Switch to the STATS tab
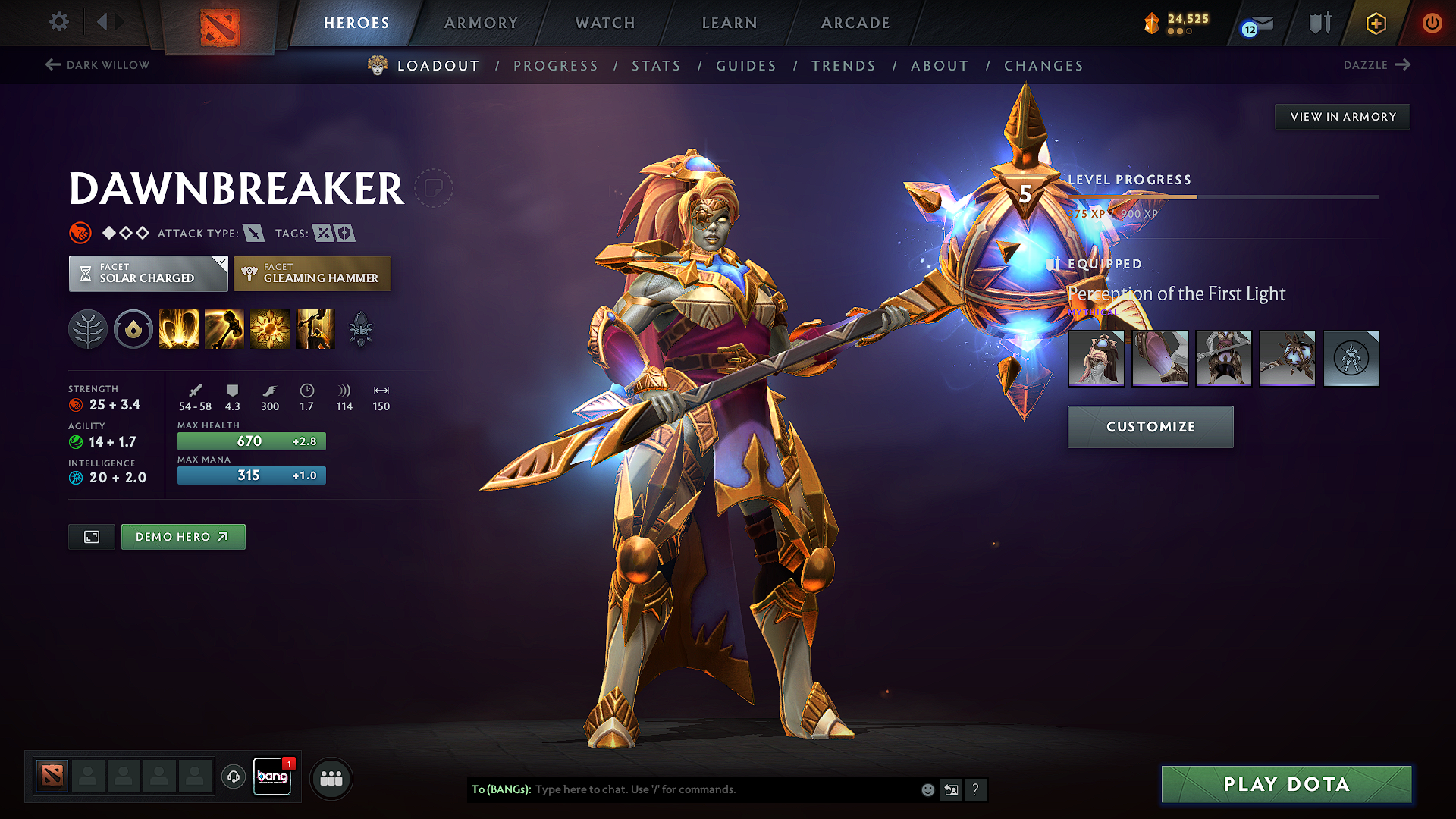This screenshot has width=1456, height=819. 656,66
